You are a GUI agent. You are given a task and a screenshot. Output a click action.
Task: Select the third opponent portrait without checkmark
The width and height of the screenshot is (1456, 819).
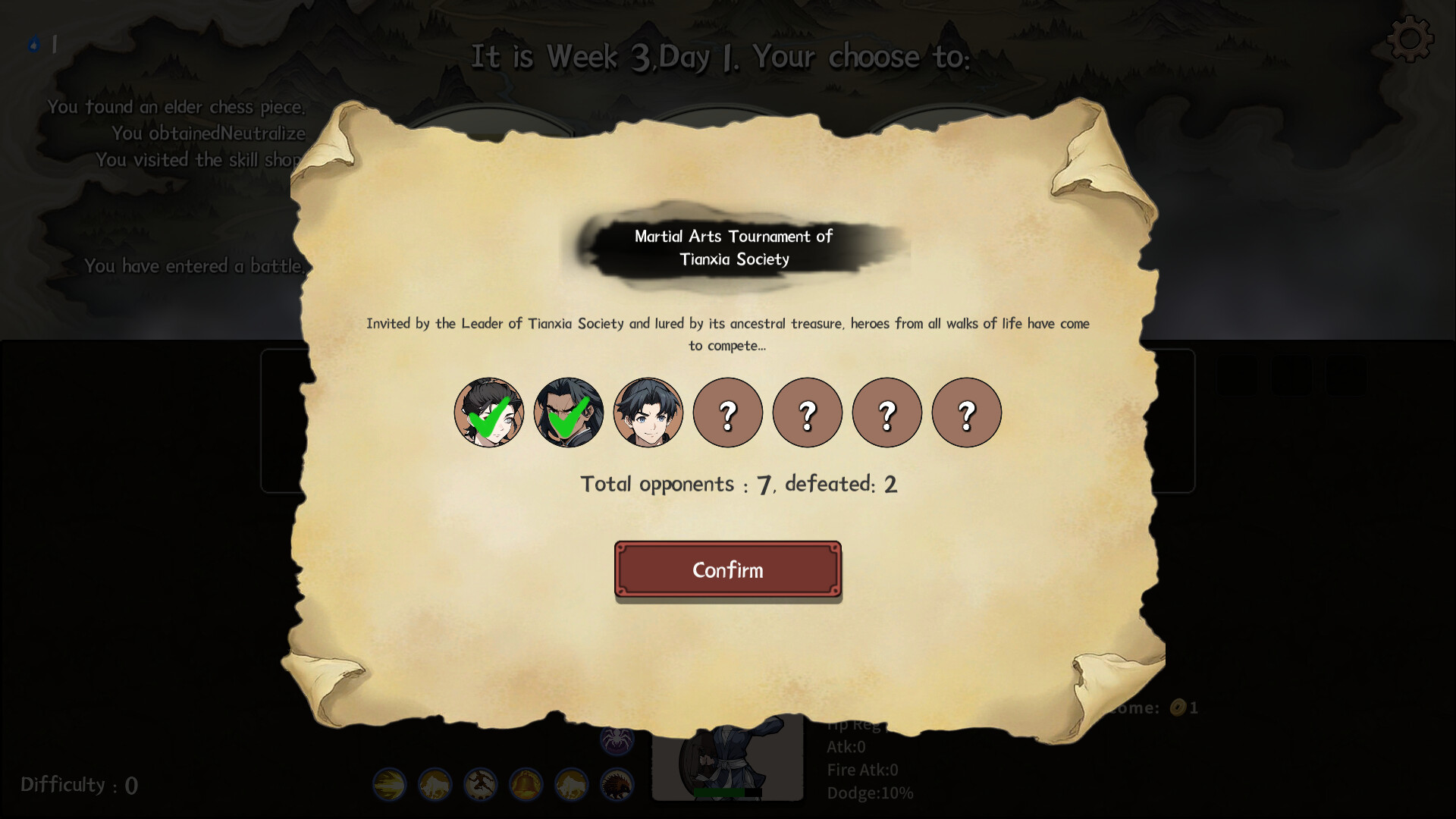click(x=648, y=413)
